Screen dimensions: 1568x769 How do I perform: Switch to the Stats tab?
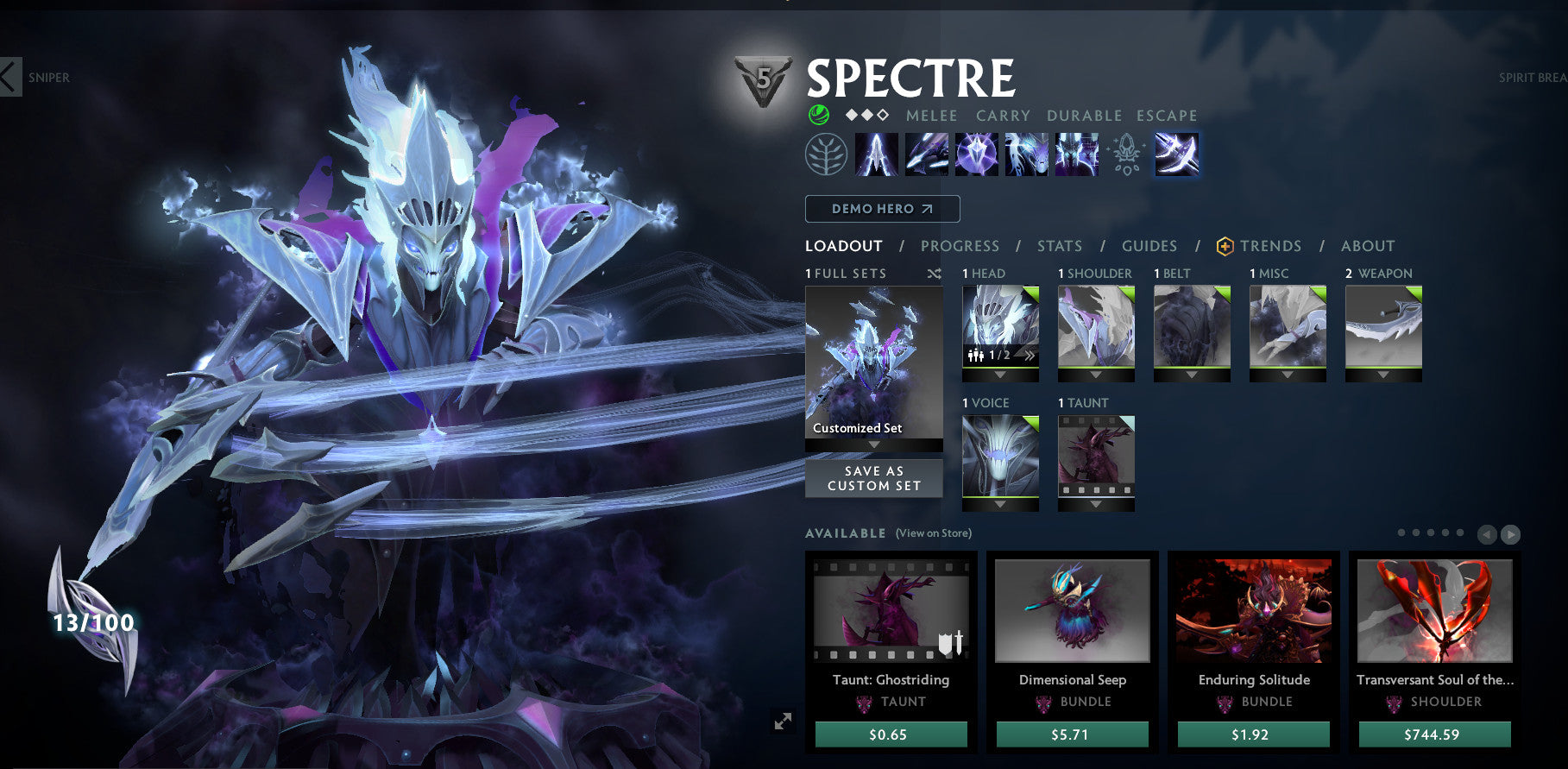[x=1060, y=246]
